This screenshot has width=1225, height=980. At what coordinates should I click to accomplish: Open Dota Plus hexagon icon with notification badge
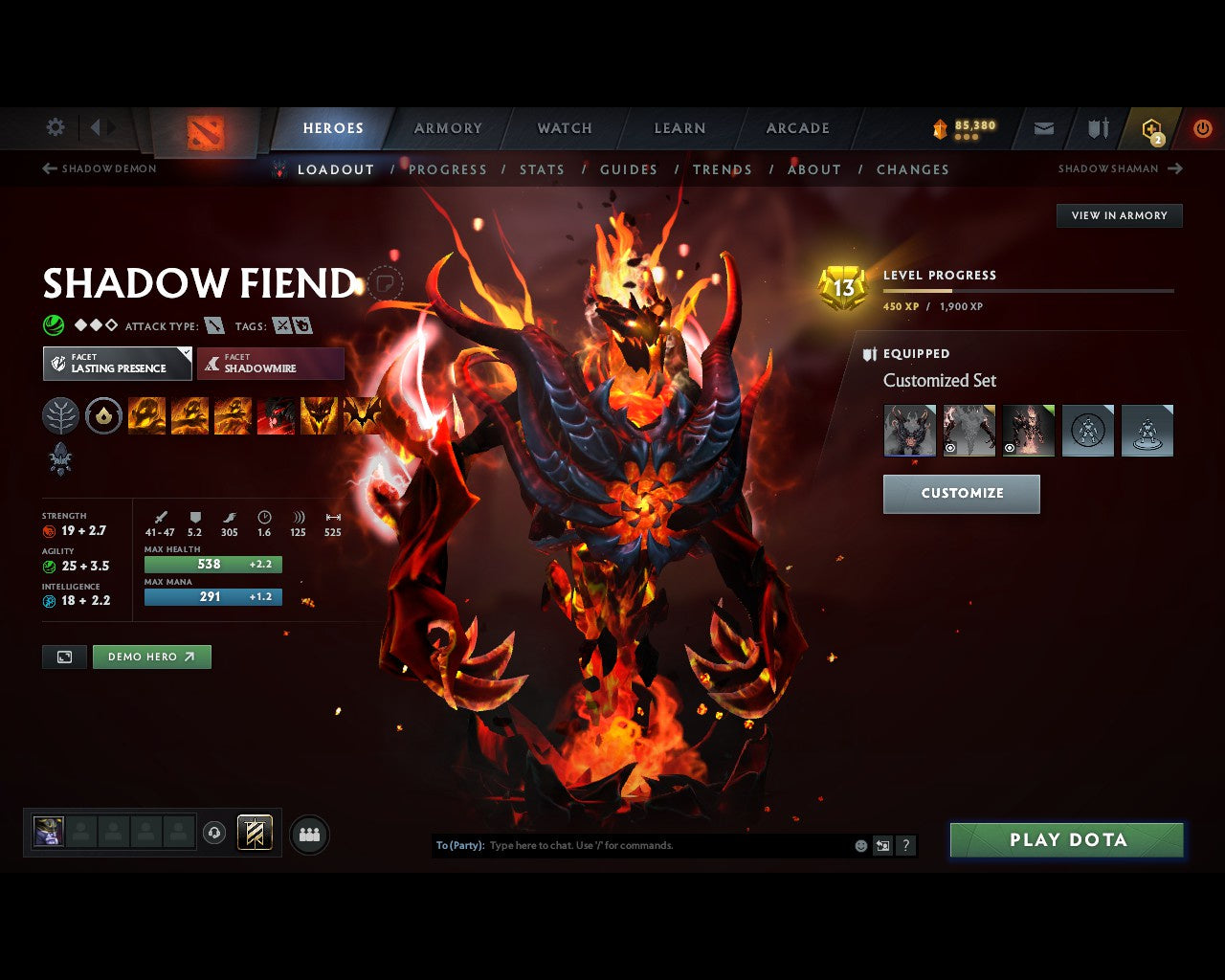point(1150,129)
